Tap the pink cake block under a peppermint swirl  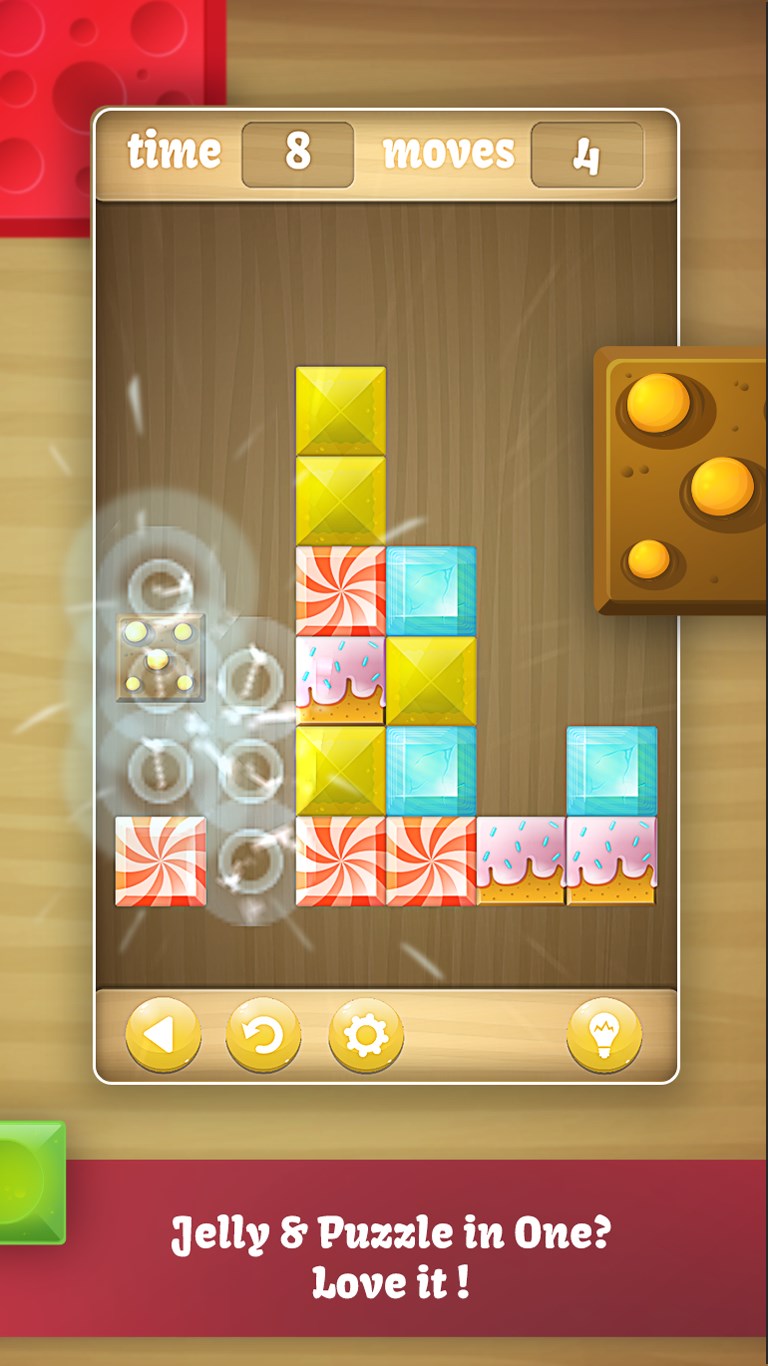coord(341,681)
